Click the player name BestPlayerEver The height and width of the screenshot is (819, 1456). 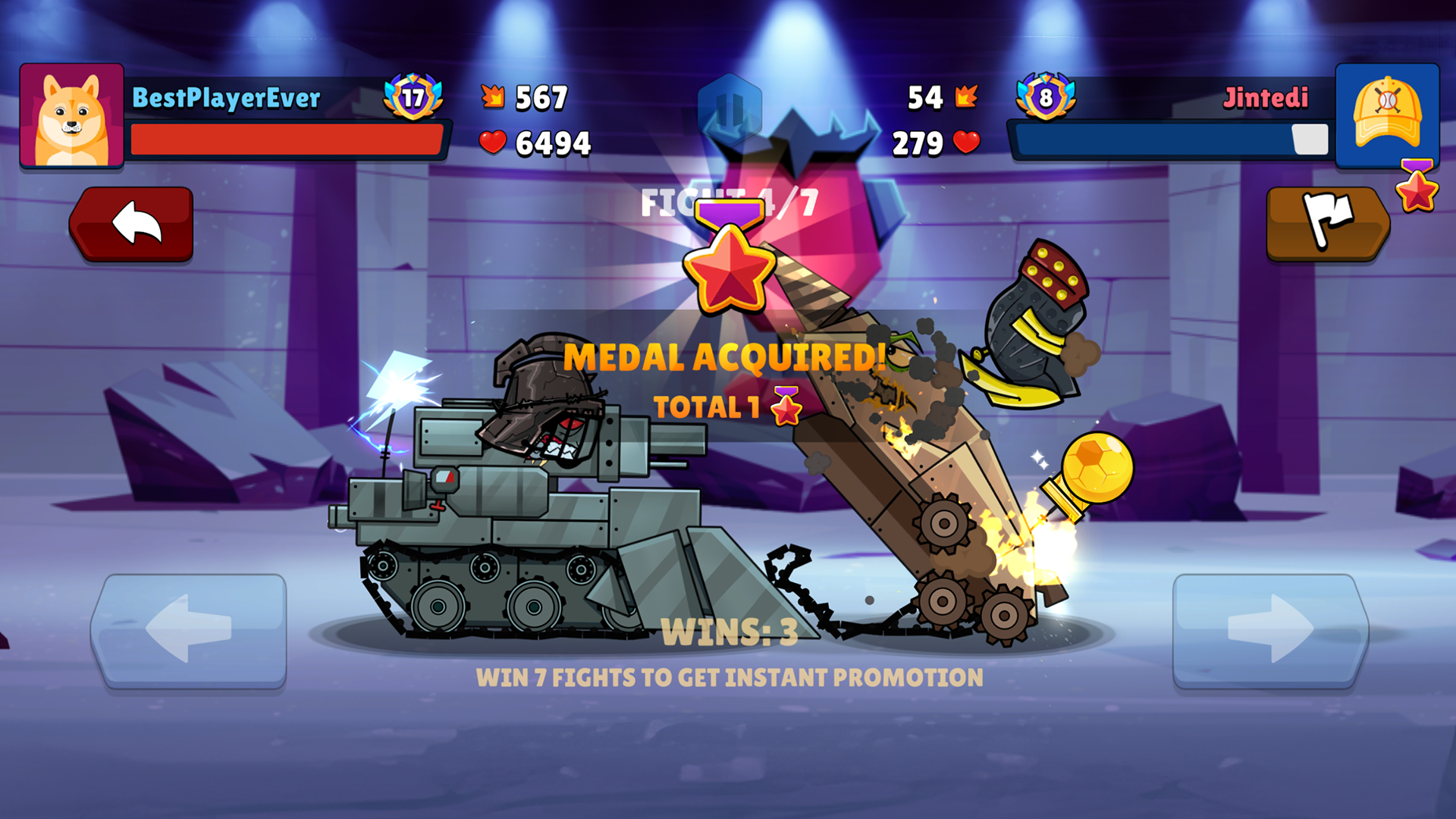[225, 96]
